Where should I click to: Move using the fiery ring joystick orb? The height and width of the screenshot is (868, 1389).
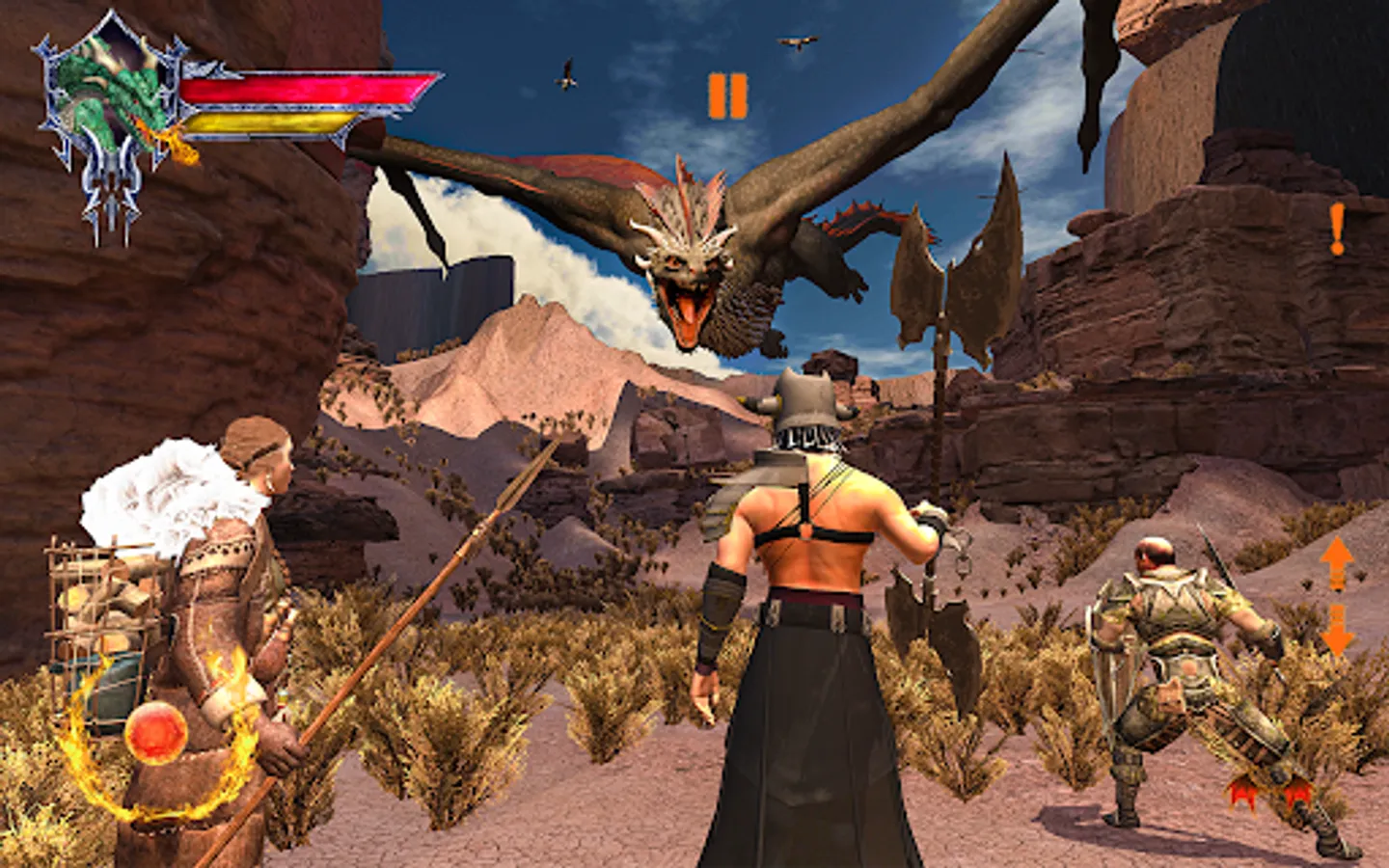click(x=155, y=733)
